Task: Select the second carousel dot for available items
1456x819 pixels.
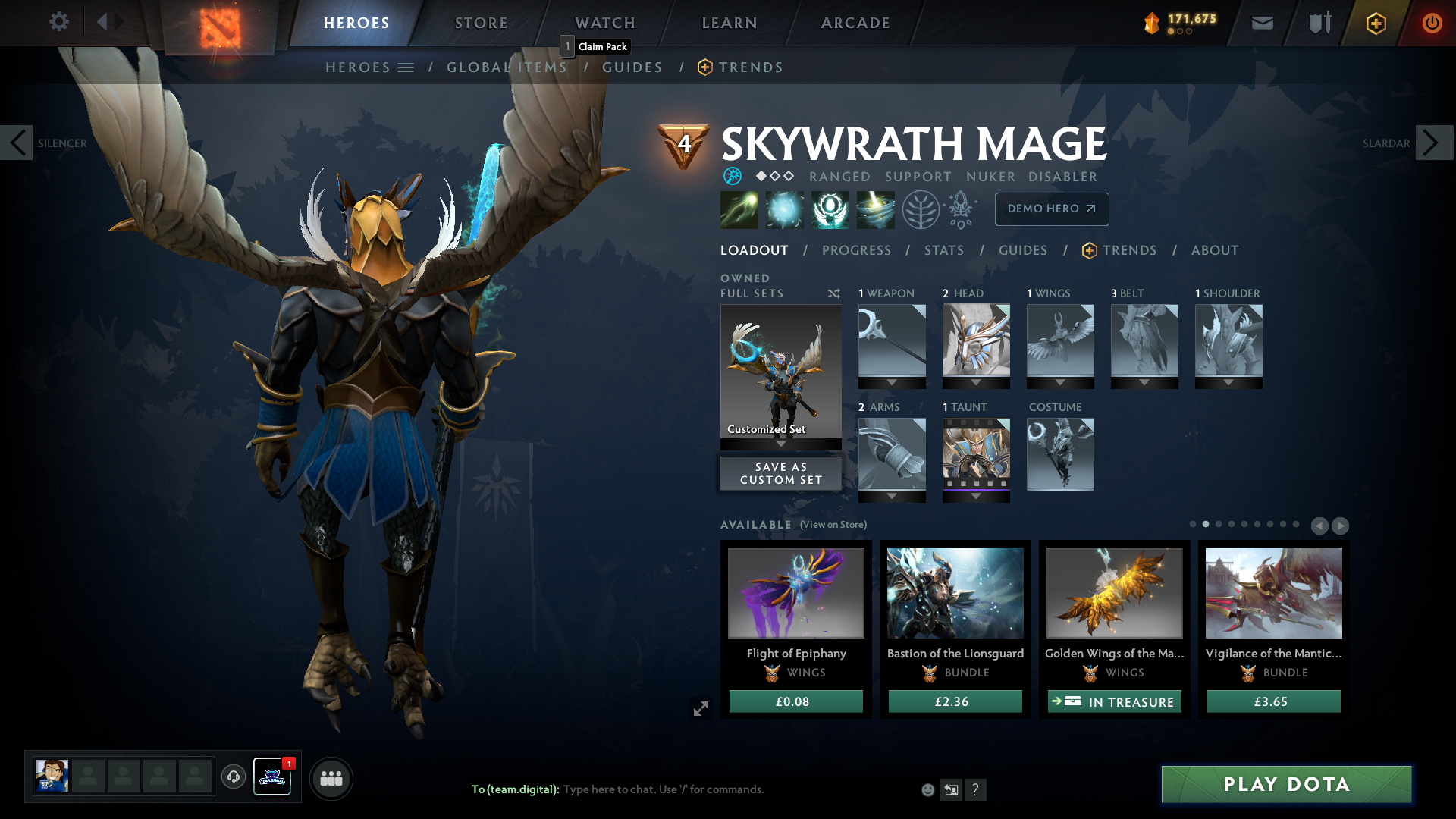Action: [1204, 523]
